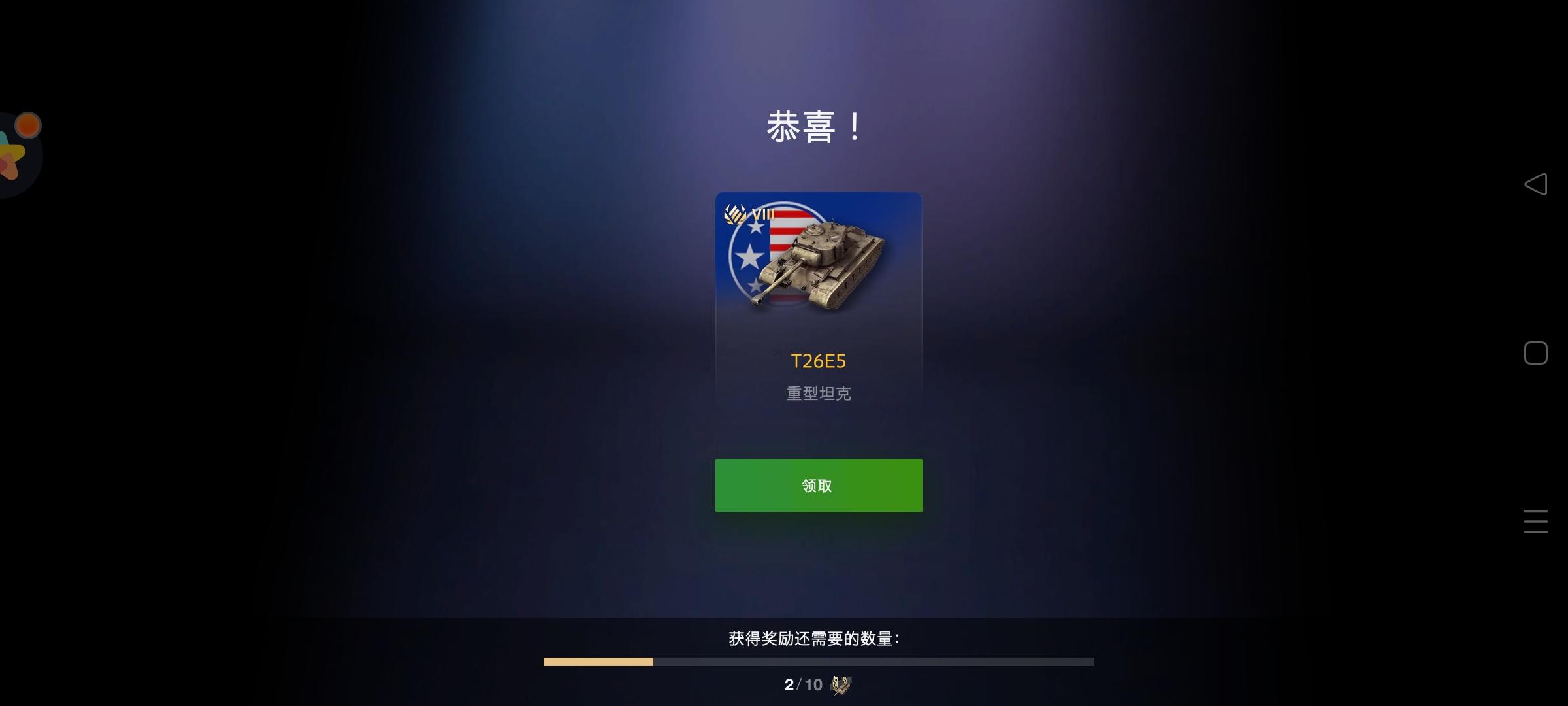Click the golden premium eagle badge on card
1568x706 pixels.
734,213
